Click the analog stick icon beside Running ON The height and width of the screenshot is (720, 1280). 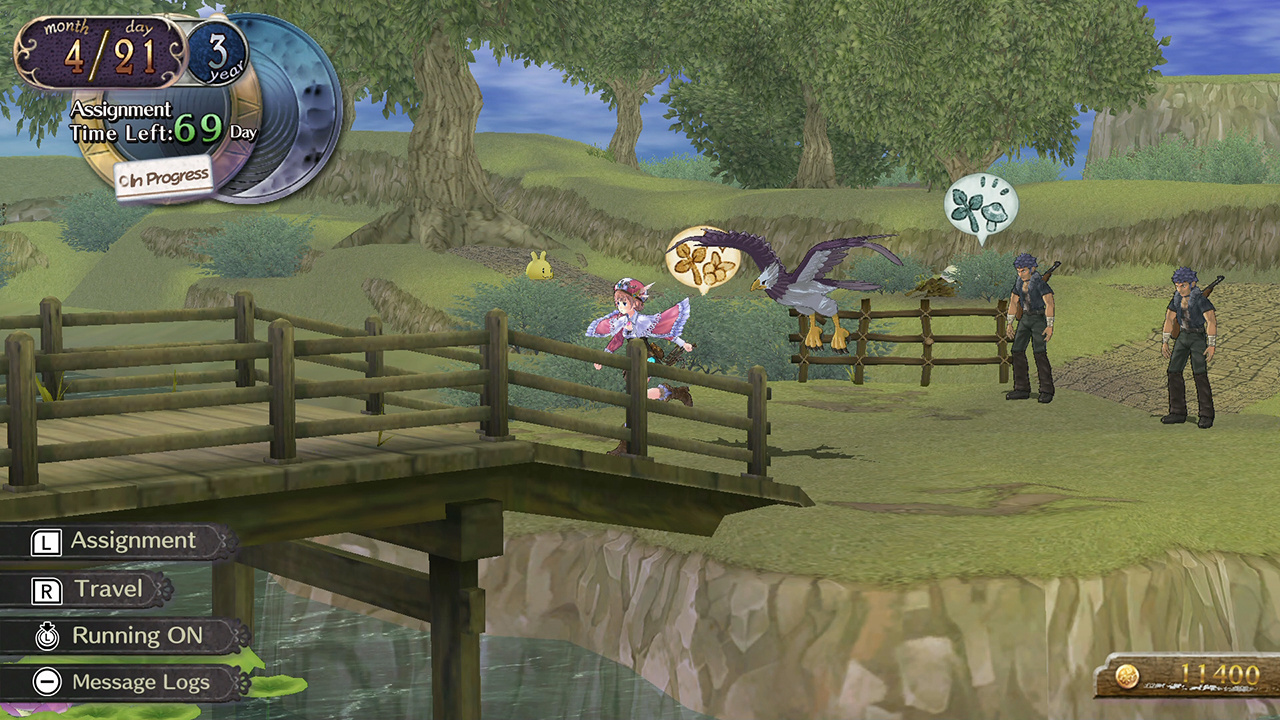(46, 635)
